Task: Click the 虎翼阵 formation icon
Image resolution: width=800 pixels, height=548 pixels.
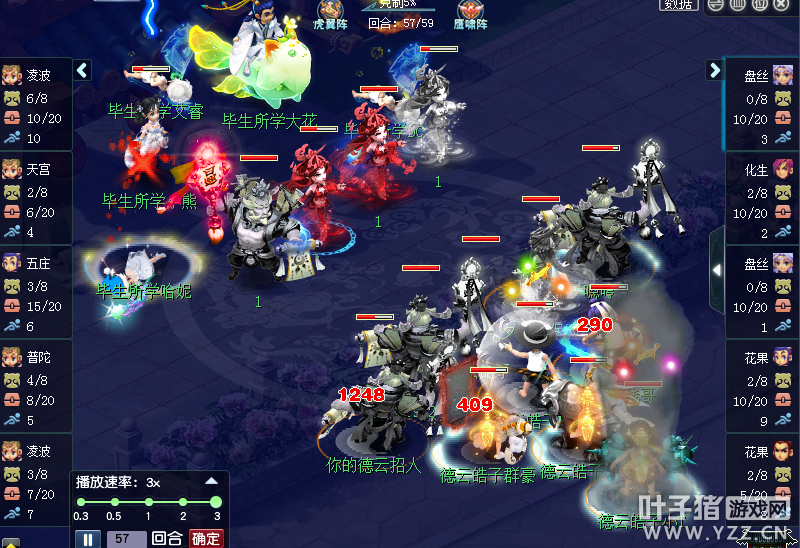Action: [330, 15]
